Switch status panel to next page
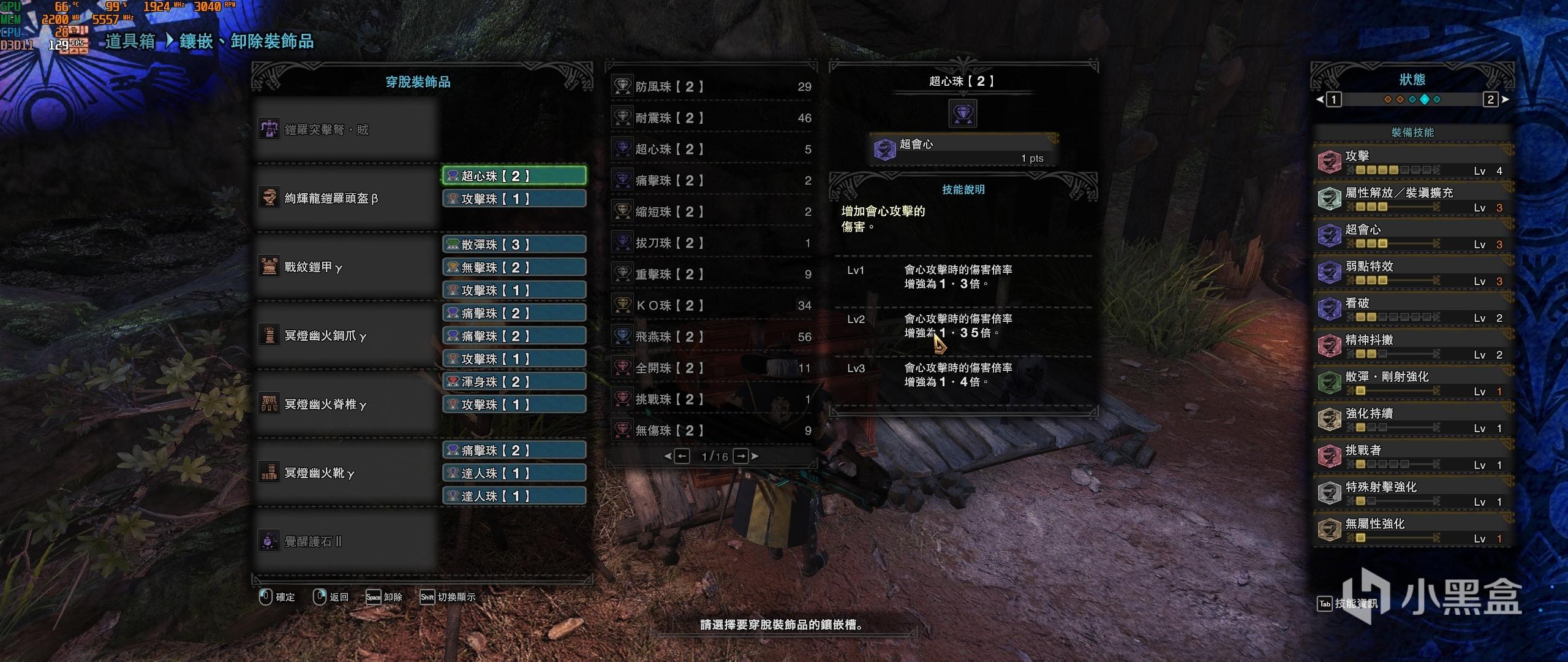The width and height of the screenshot is (1568, 662). [x=1491, y=99]
